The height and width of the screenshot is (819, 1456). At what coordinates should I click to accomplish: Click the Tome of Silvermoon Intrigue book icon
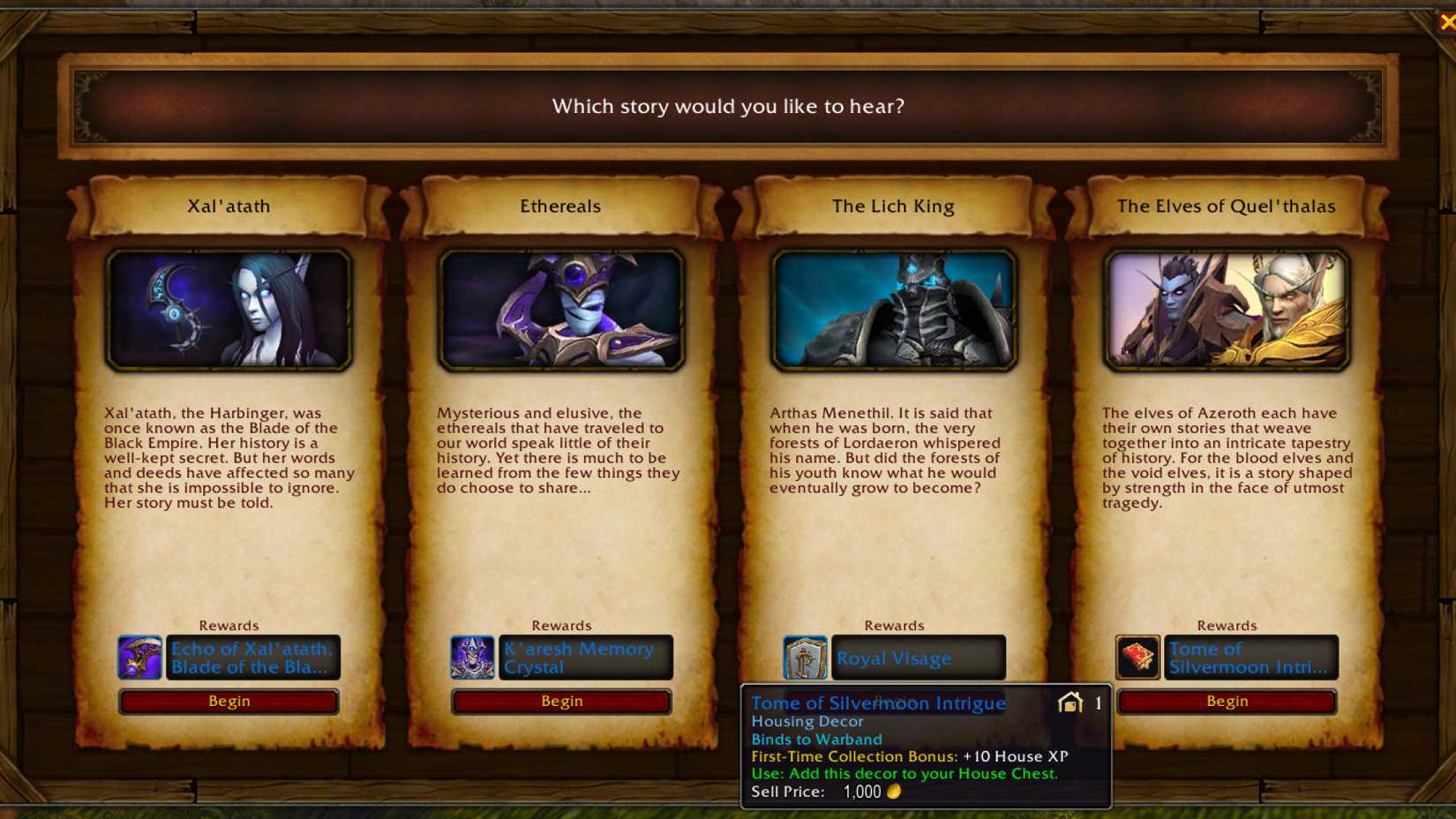click(1137, 657)
